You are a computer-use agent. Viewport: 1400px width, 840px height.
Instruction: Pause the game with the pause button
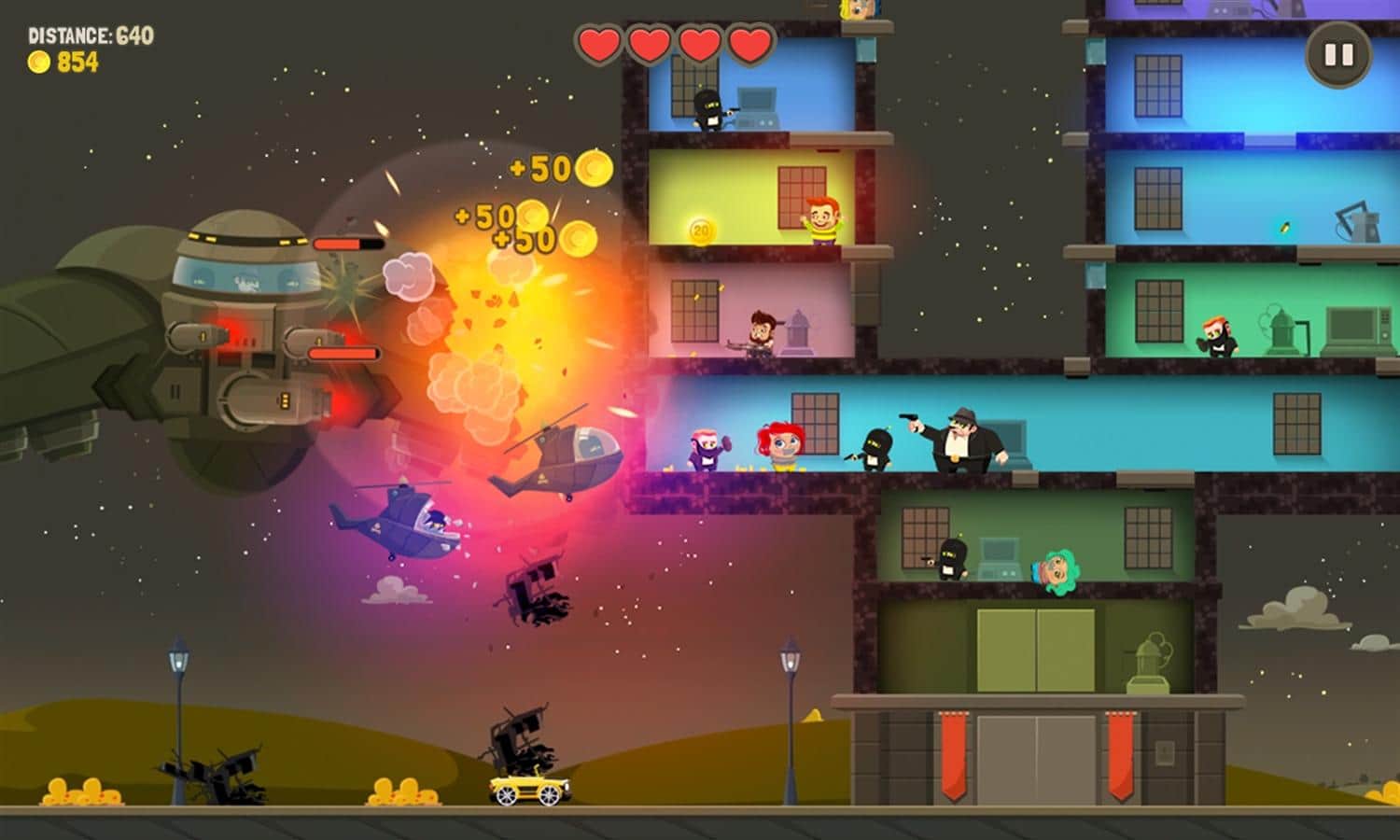pyautogui.click(x=1338, y=55)
